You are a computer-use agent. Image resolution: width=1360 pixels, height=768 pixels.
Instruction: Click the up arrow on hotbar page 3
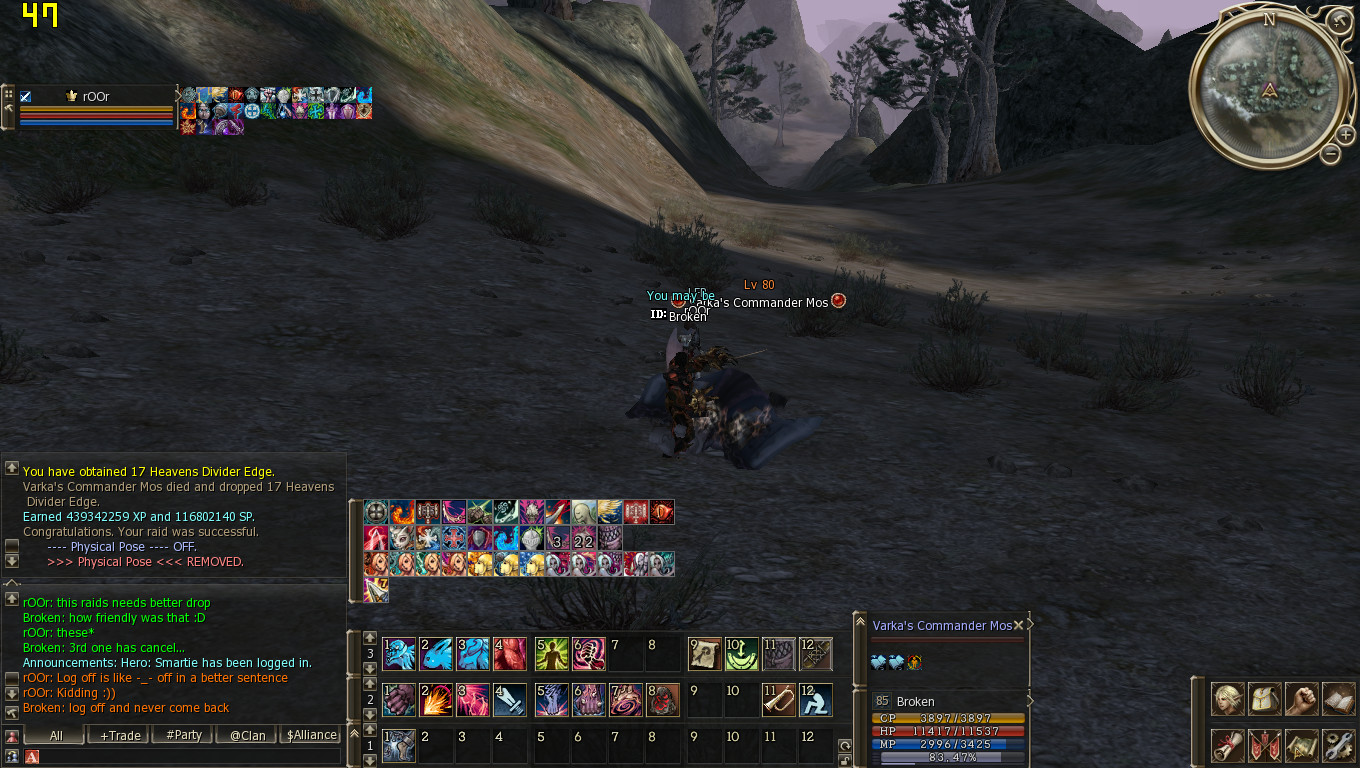pos(369,637)
